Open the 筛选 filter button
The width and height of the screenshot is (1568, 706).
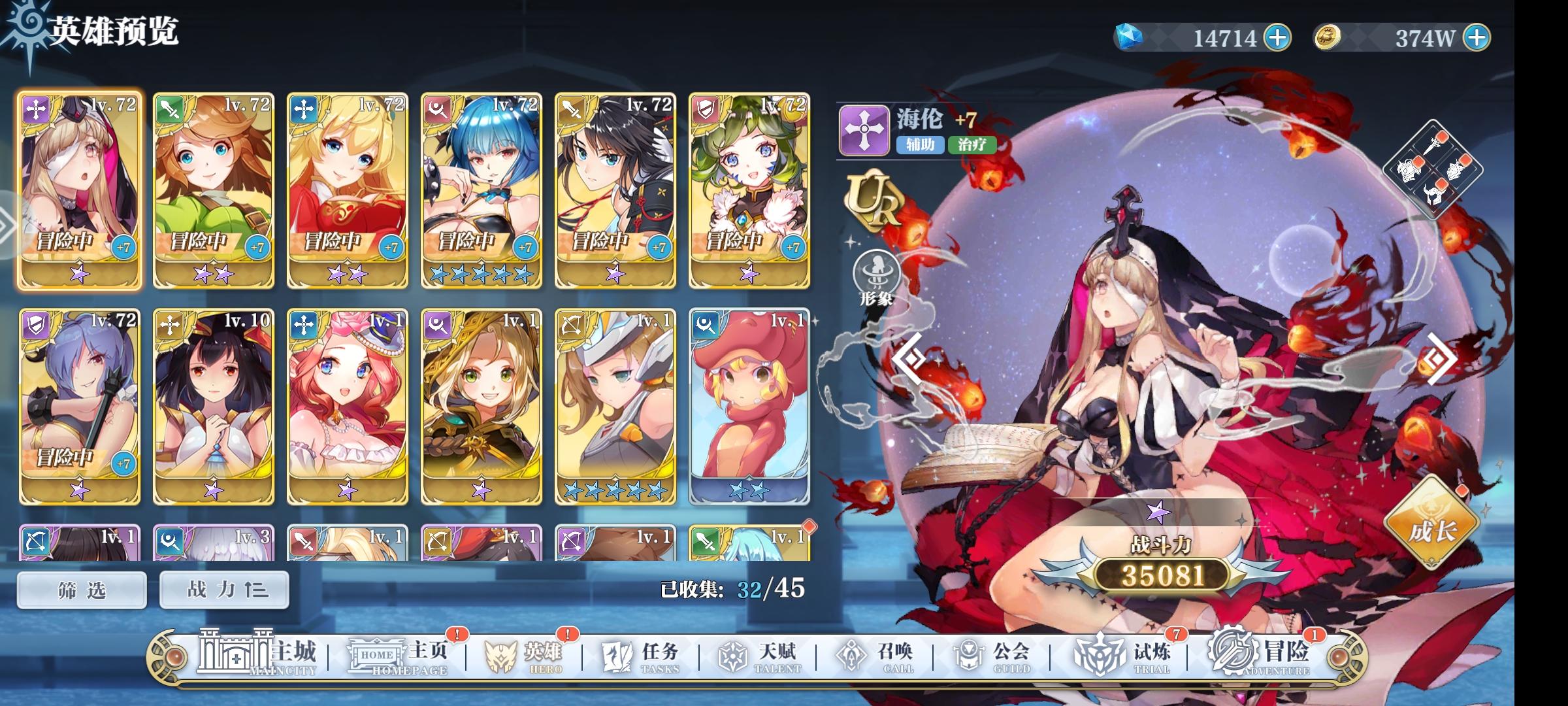(x=81, y=588)
